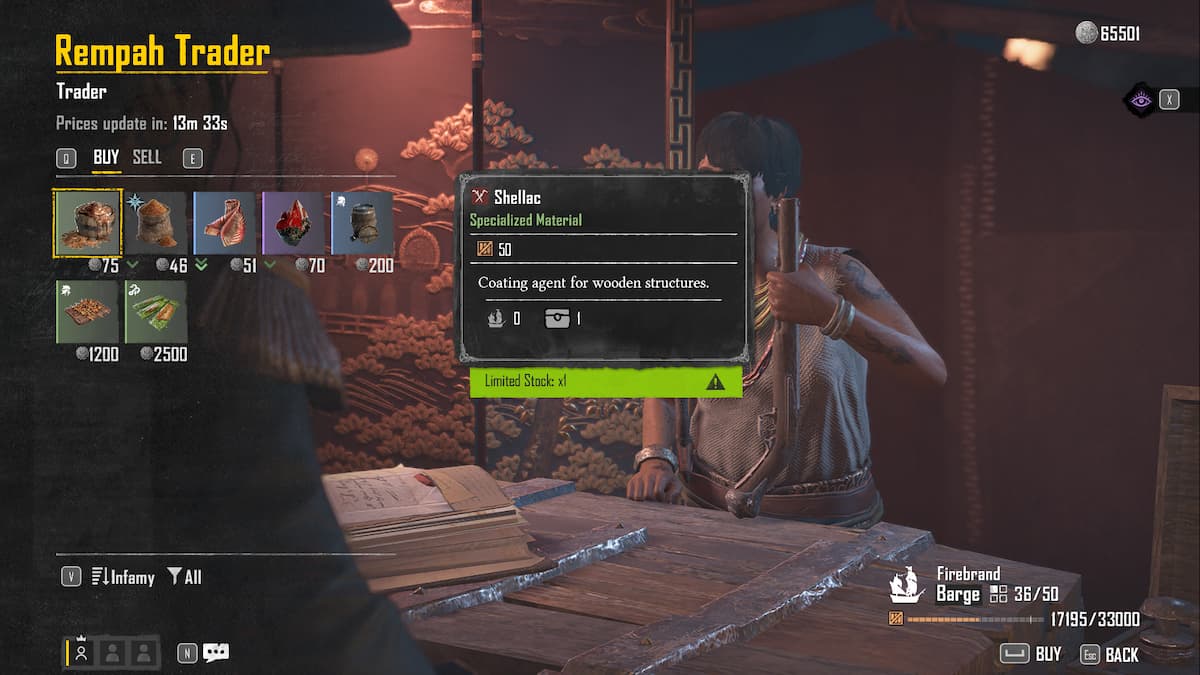This screenshot has width=1200, height=675.
Task: Choose the barrel item priced 200
Action: (362, 223)
